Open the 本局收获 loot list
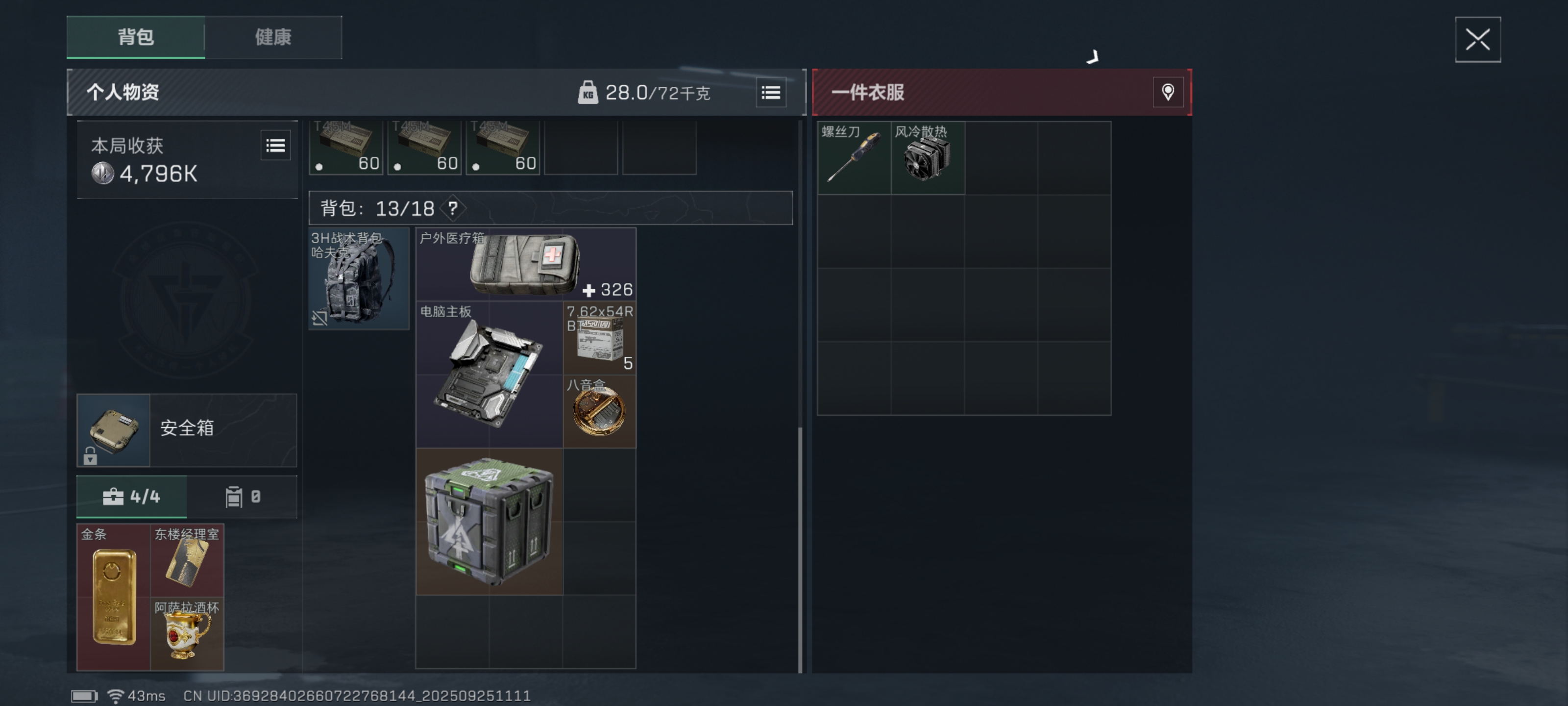The image size is (1568, 706). (275, 146)
